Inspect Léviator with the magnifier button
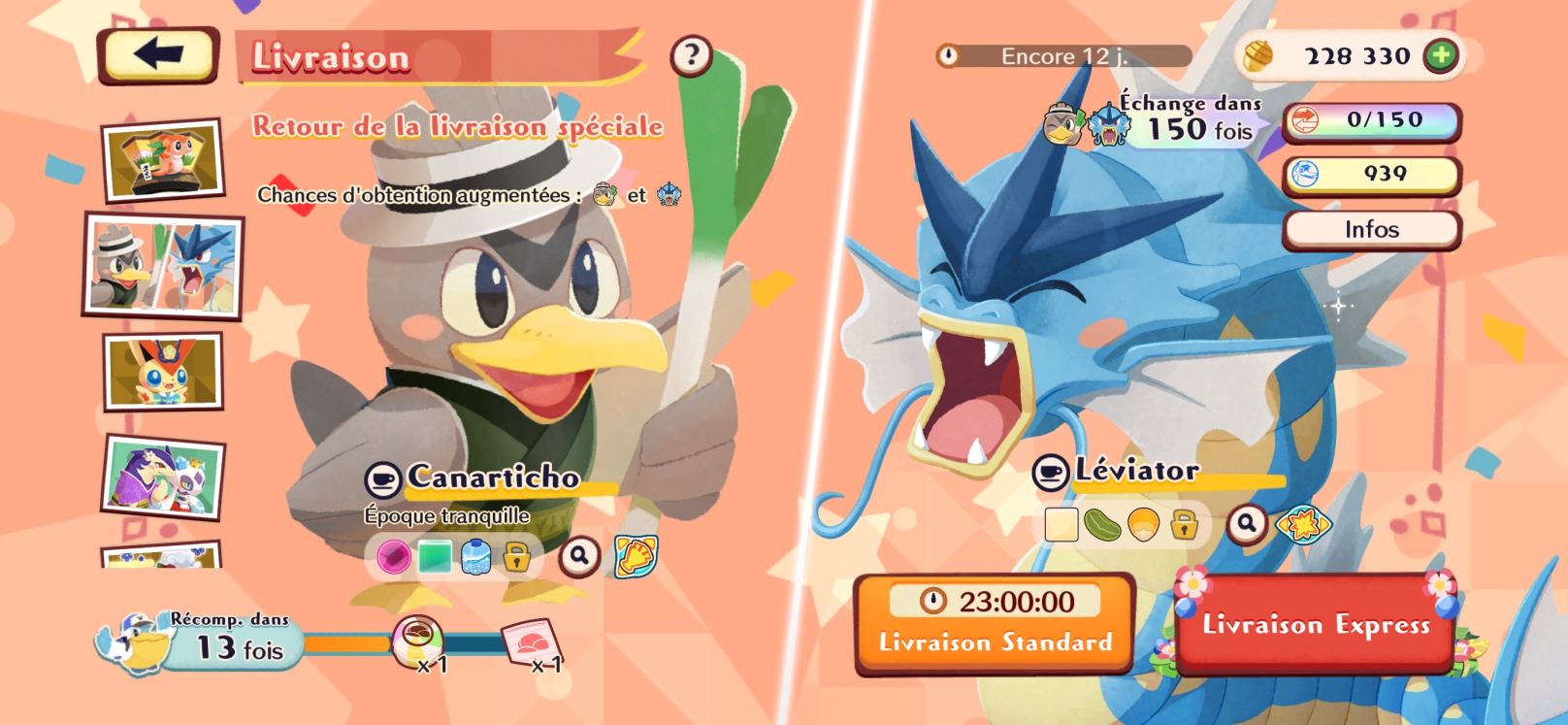 [x=1247, y=524]
